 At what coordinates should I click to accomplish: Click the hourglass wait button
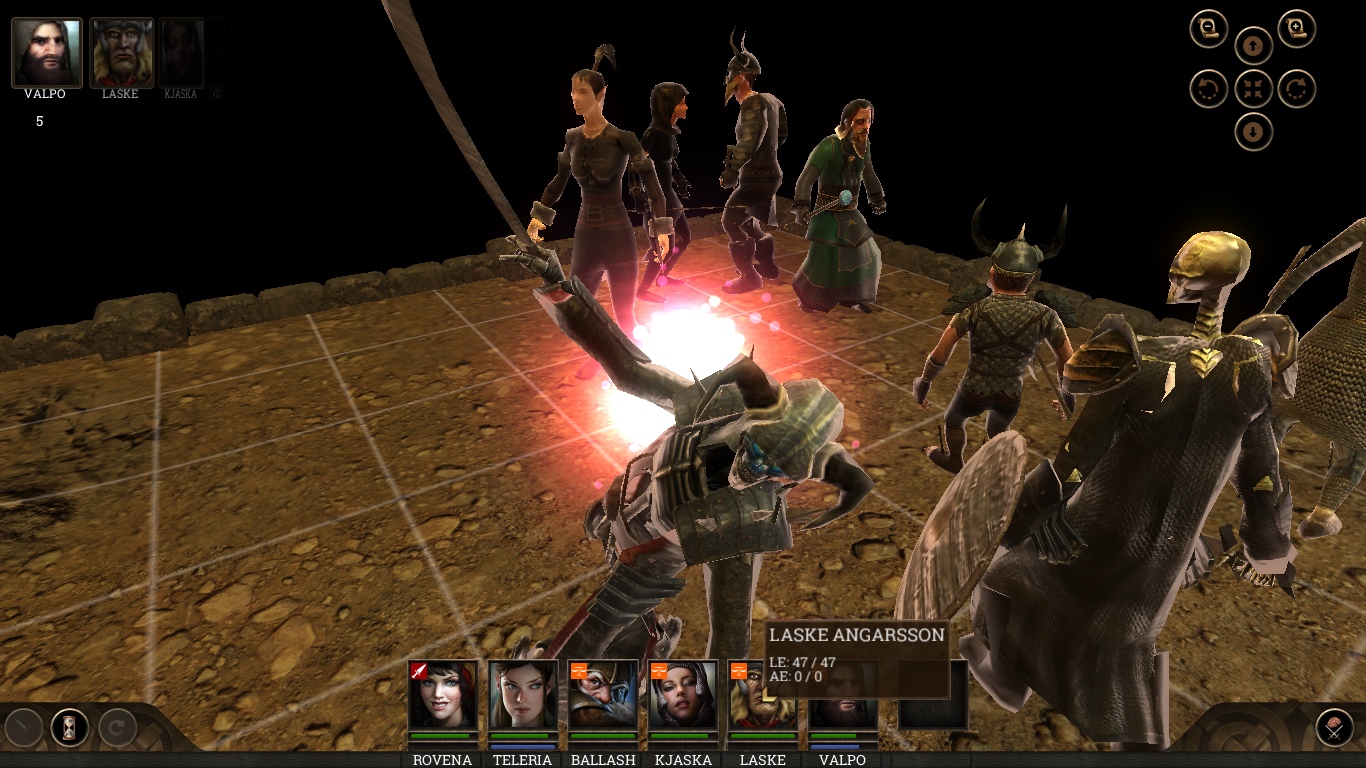pyautogui.click(x=70, y=727)
